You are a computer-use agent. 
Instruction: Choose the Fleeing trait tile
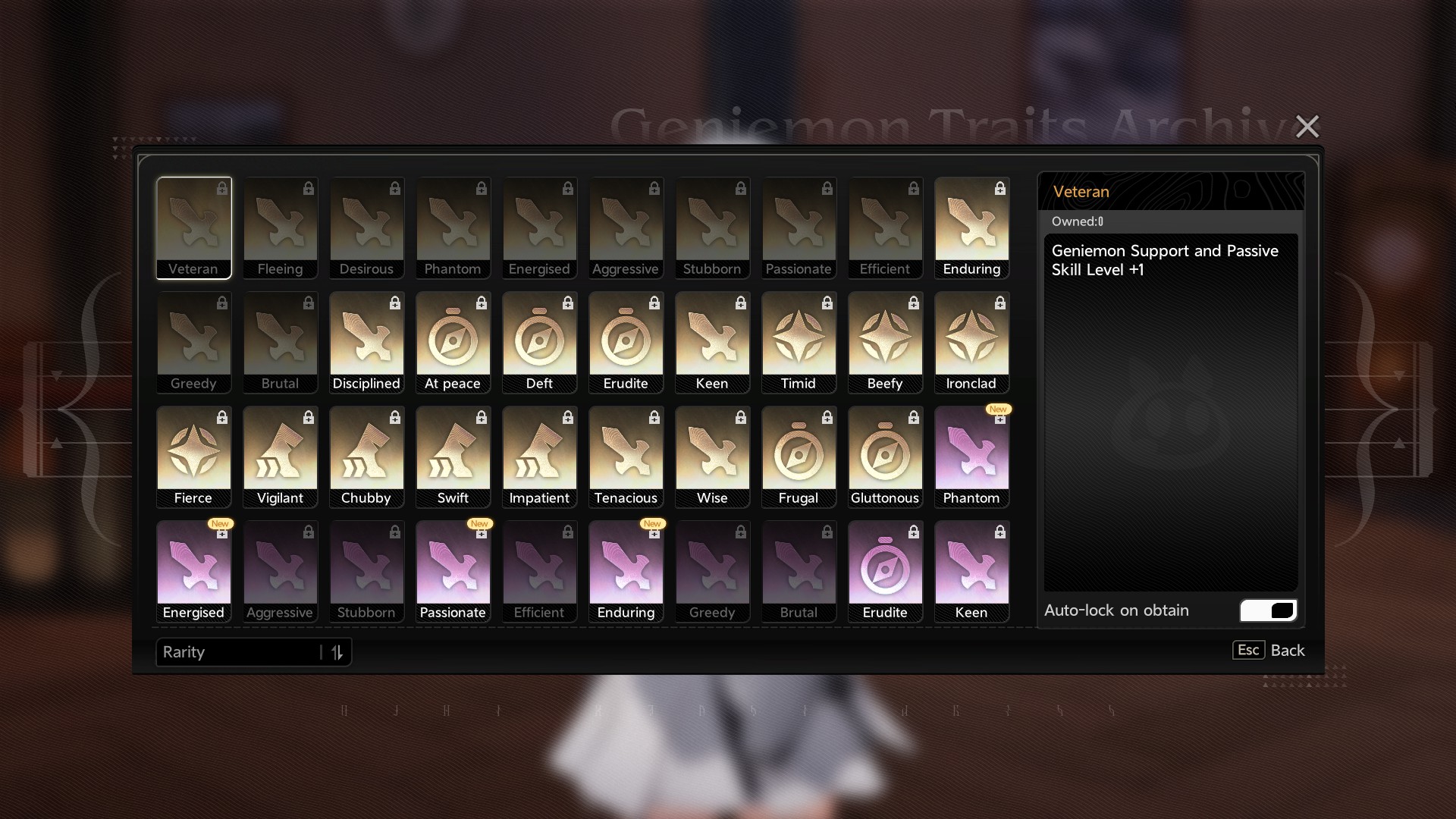[281, 227]
